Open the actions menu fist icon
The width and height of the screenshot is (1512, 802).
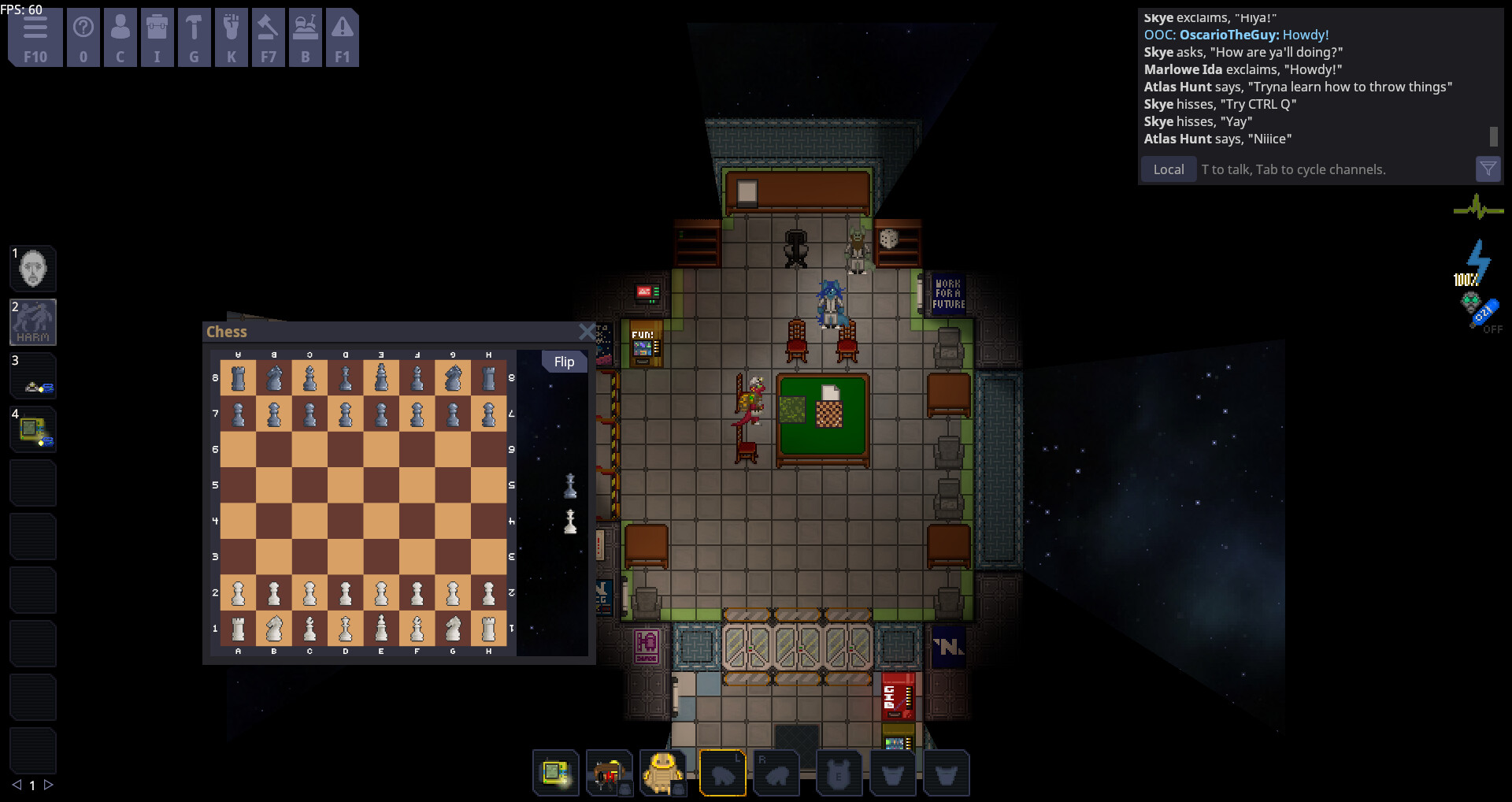[x=232, y=37]
